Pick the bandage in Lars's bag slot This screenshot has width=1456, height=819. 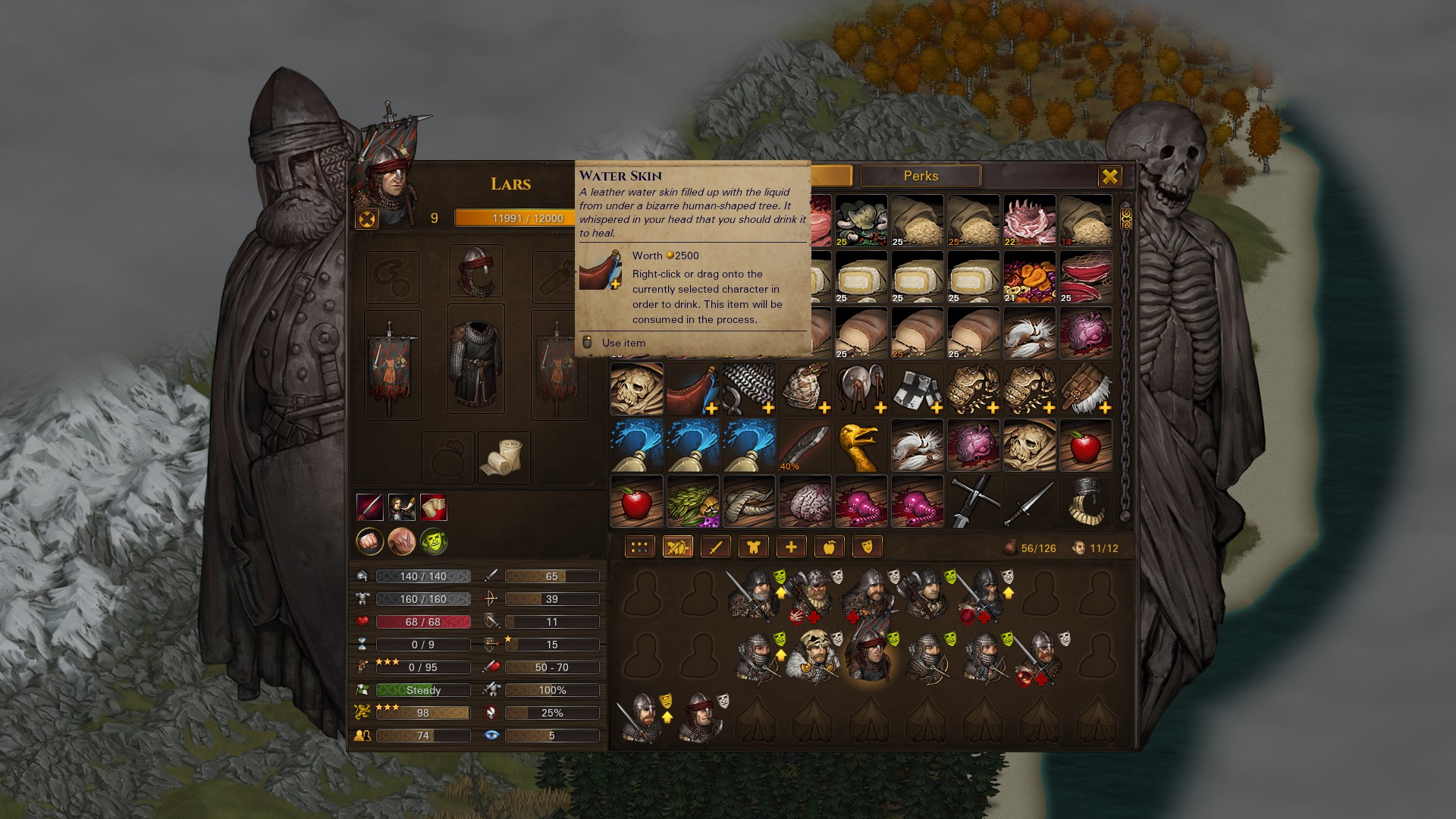click(504, 457)
